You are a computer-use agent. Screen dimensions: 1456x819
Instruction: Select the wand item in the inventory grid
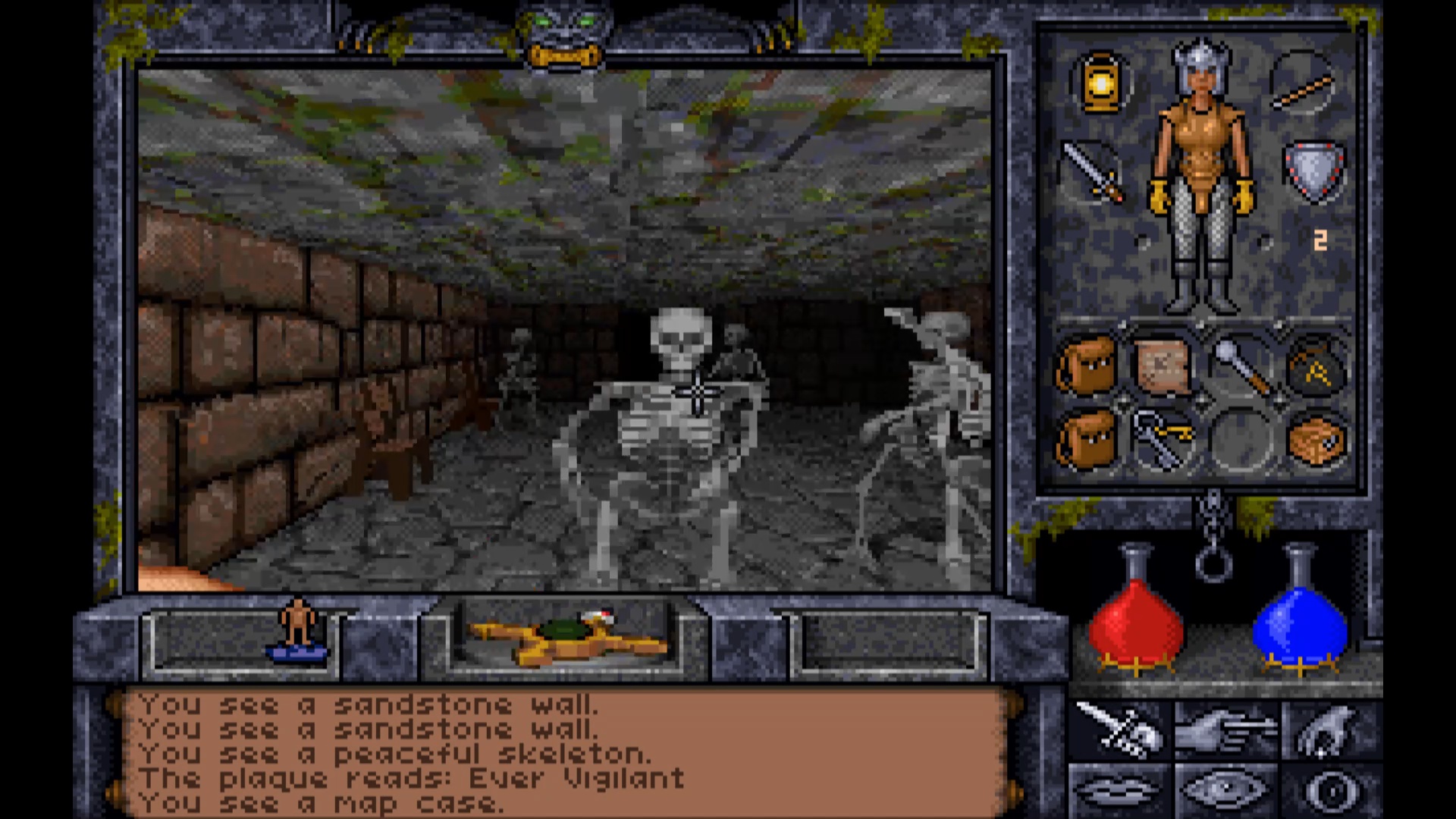pos(1242,369)
